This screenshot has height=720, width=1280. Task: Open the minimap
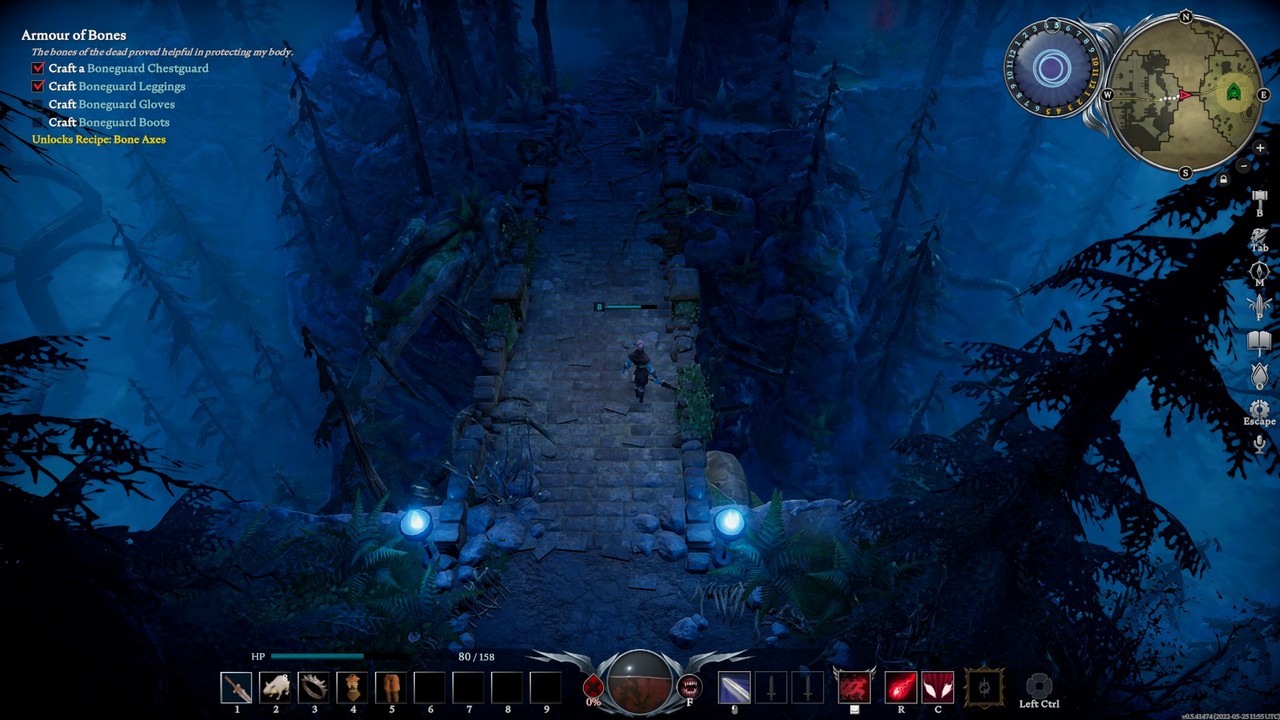tap(1185, 94)
